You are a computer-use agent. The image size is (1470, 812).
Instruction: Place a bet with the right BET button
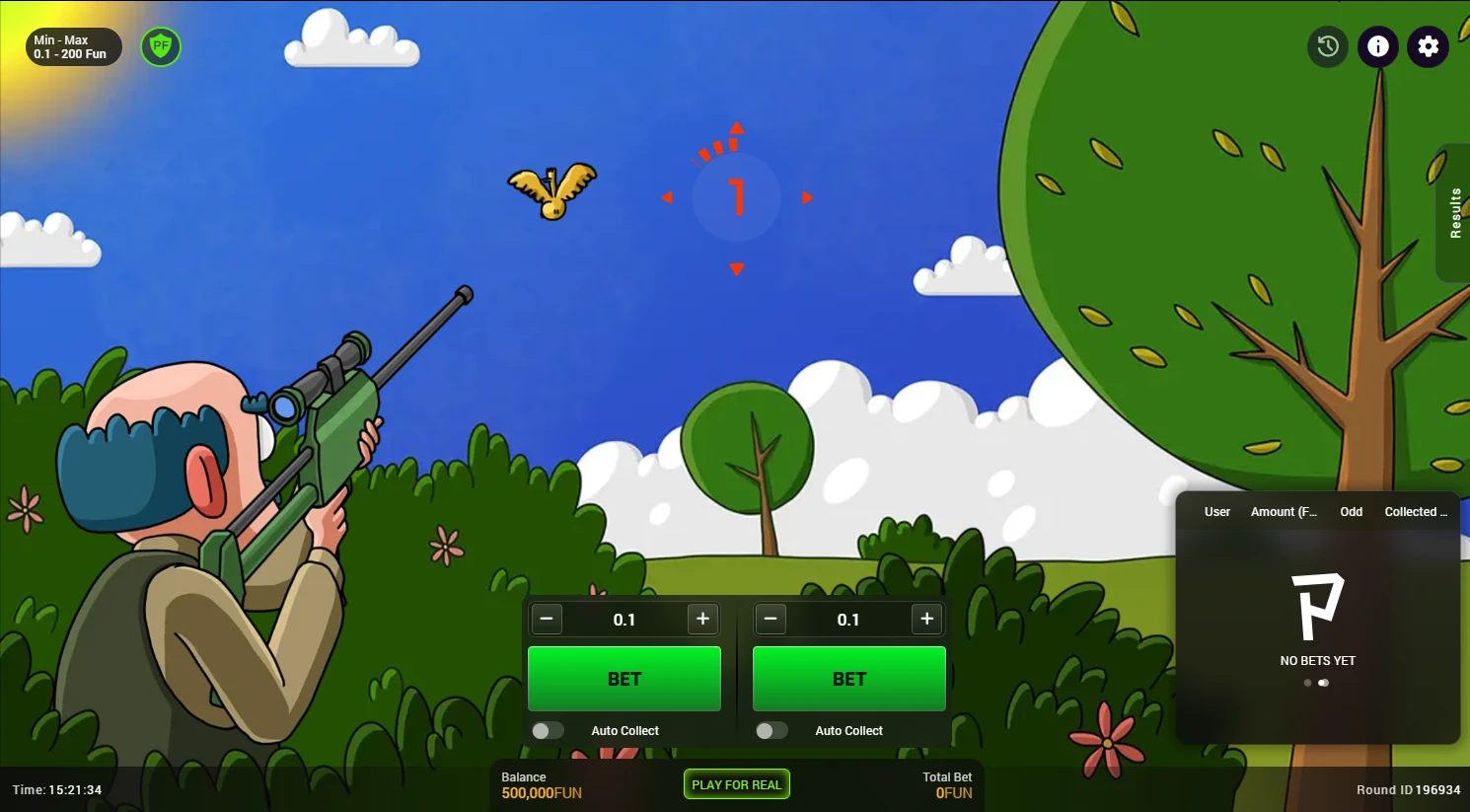click(x=848, y=679)
